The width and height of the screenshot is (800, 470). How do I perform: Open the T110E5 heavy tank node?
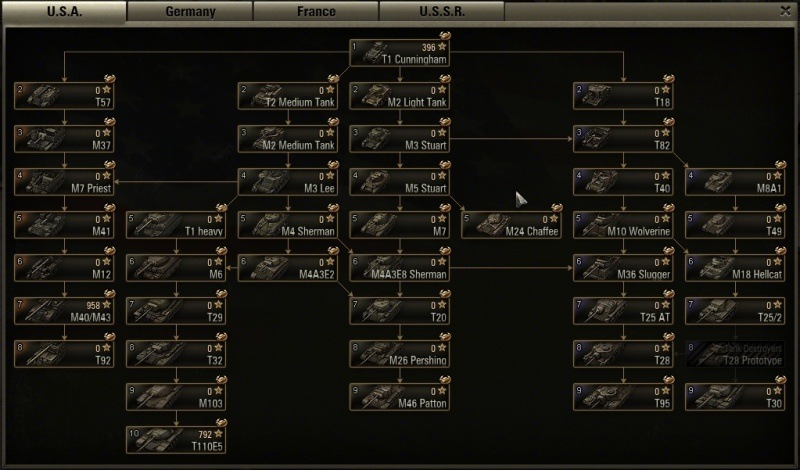tap(175, 440)
